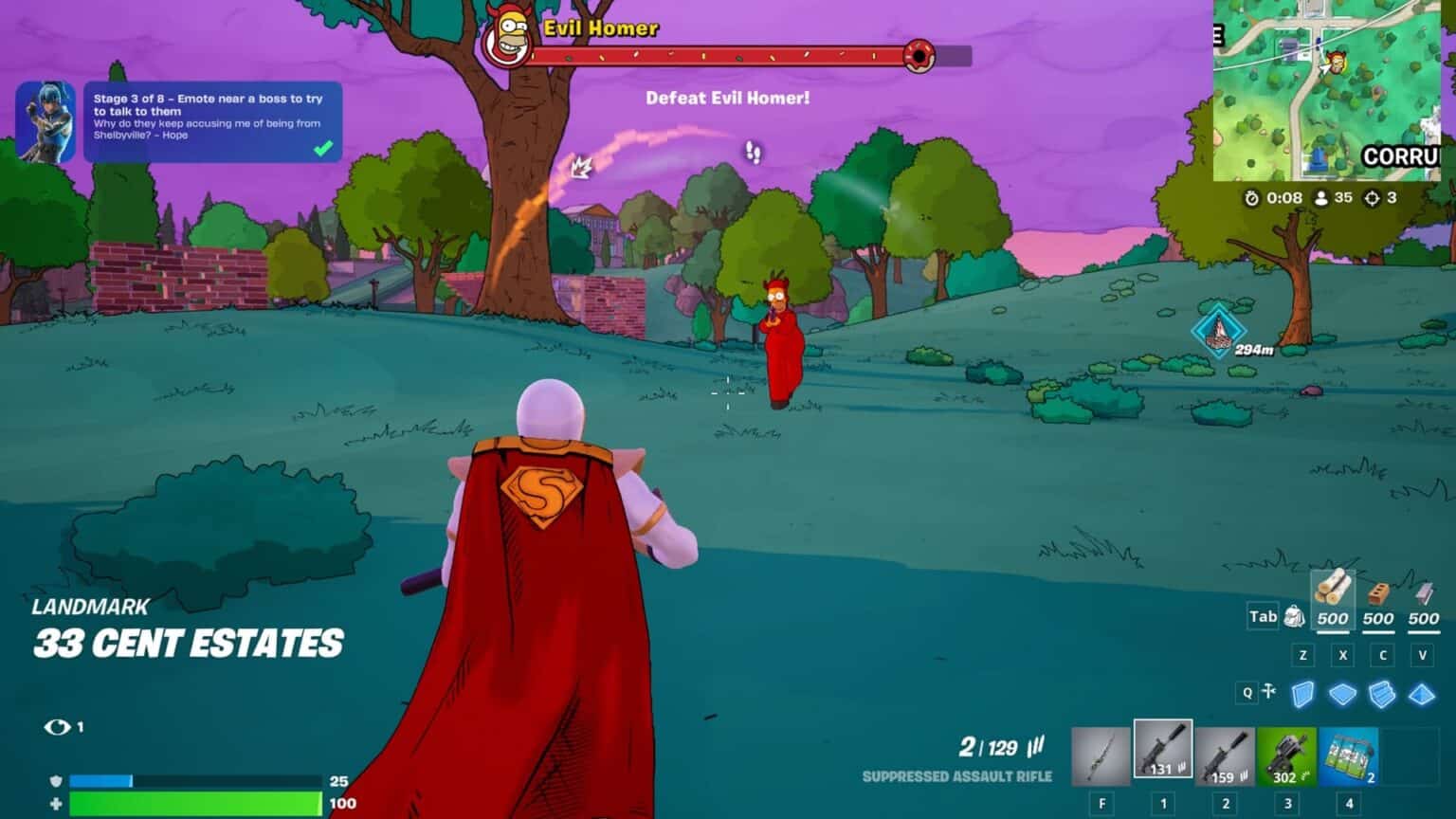
Task: Select the pickaxe icon next to Q
Action: tap(1270, 692)
